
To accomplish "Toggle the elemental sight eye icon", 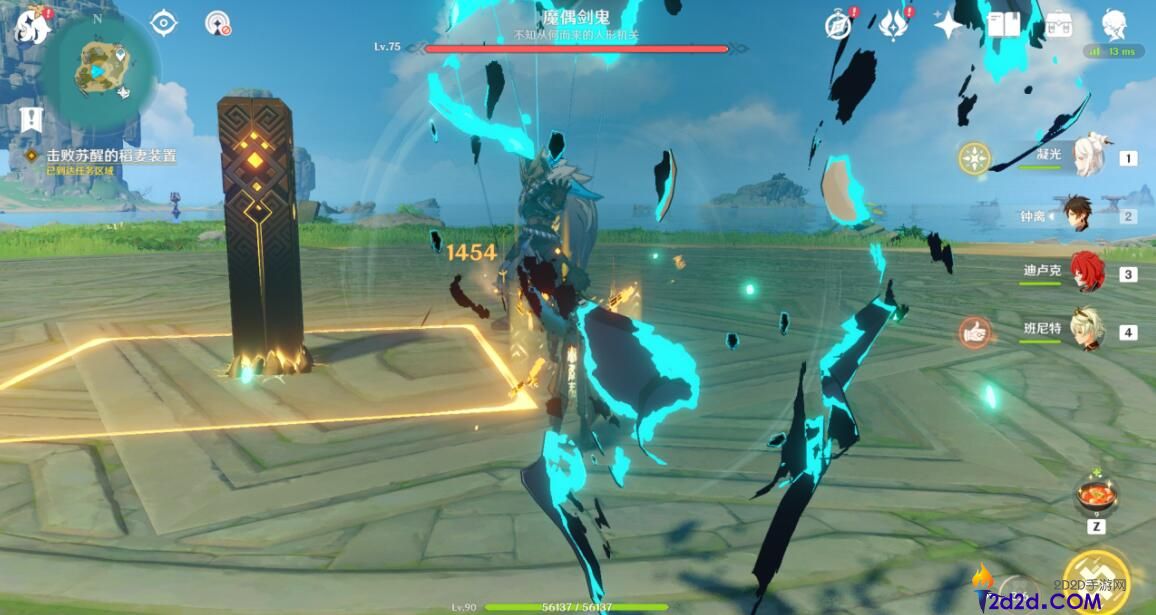I will tap(163, 23).
